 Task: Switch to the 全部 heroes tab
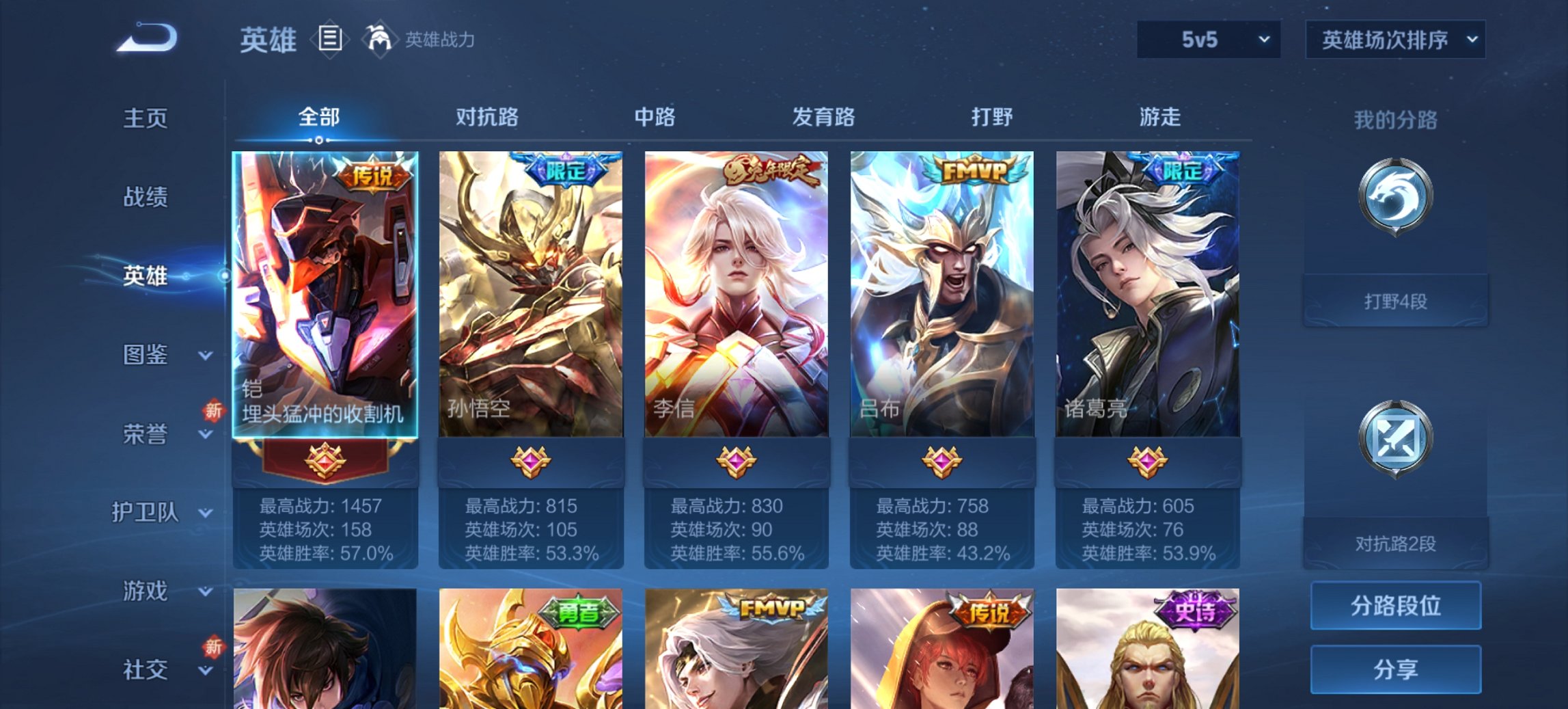(x=320, y=117)
